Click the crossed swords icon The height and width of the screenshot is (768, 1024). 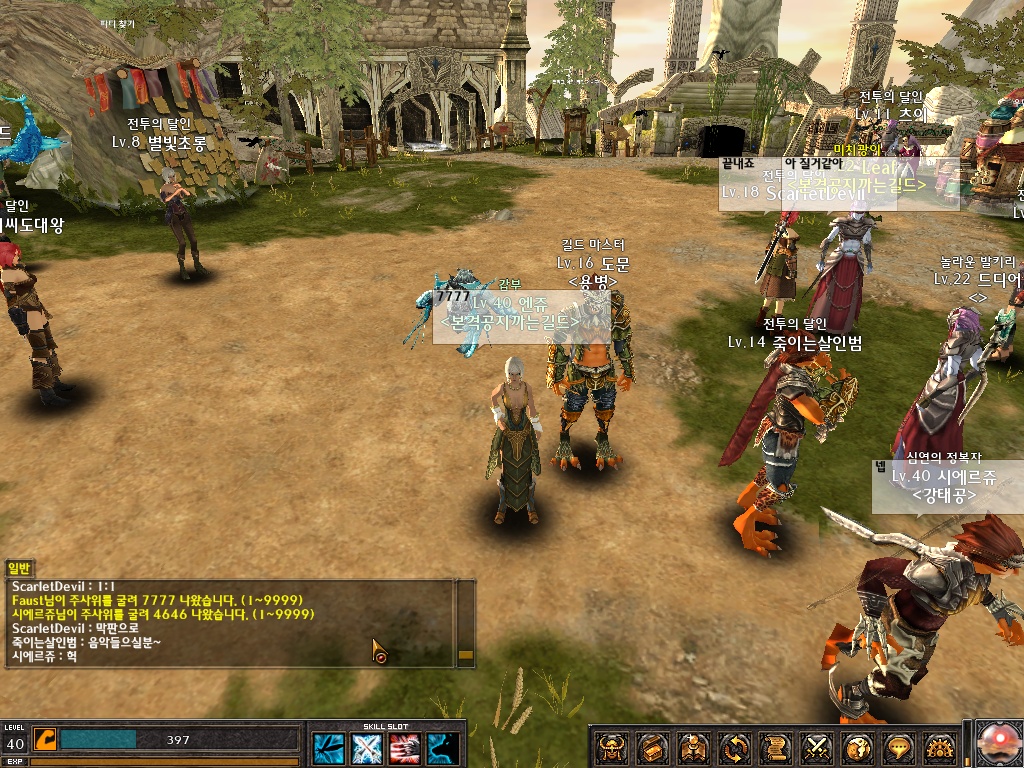pyautogui.click(x=817, y=746)
